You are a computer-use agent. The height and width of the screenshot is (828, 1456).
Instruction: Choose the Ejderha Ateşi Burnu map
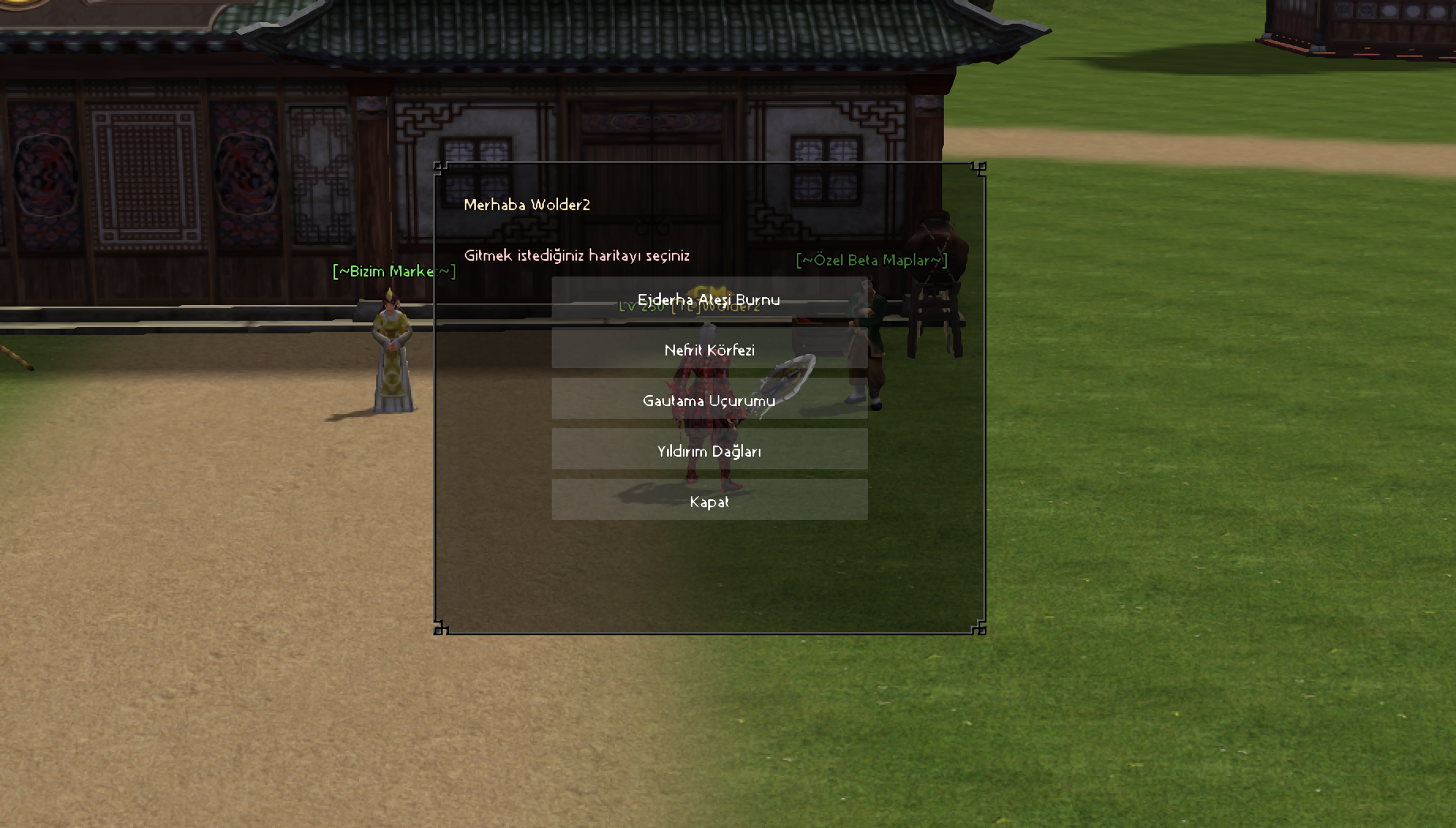[709, 299]
